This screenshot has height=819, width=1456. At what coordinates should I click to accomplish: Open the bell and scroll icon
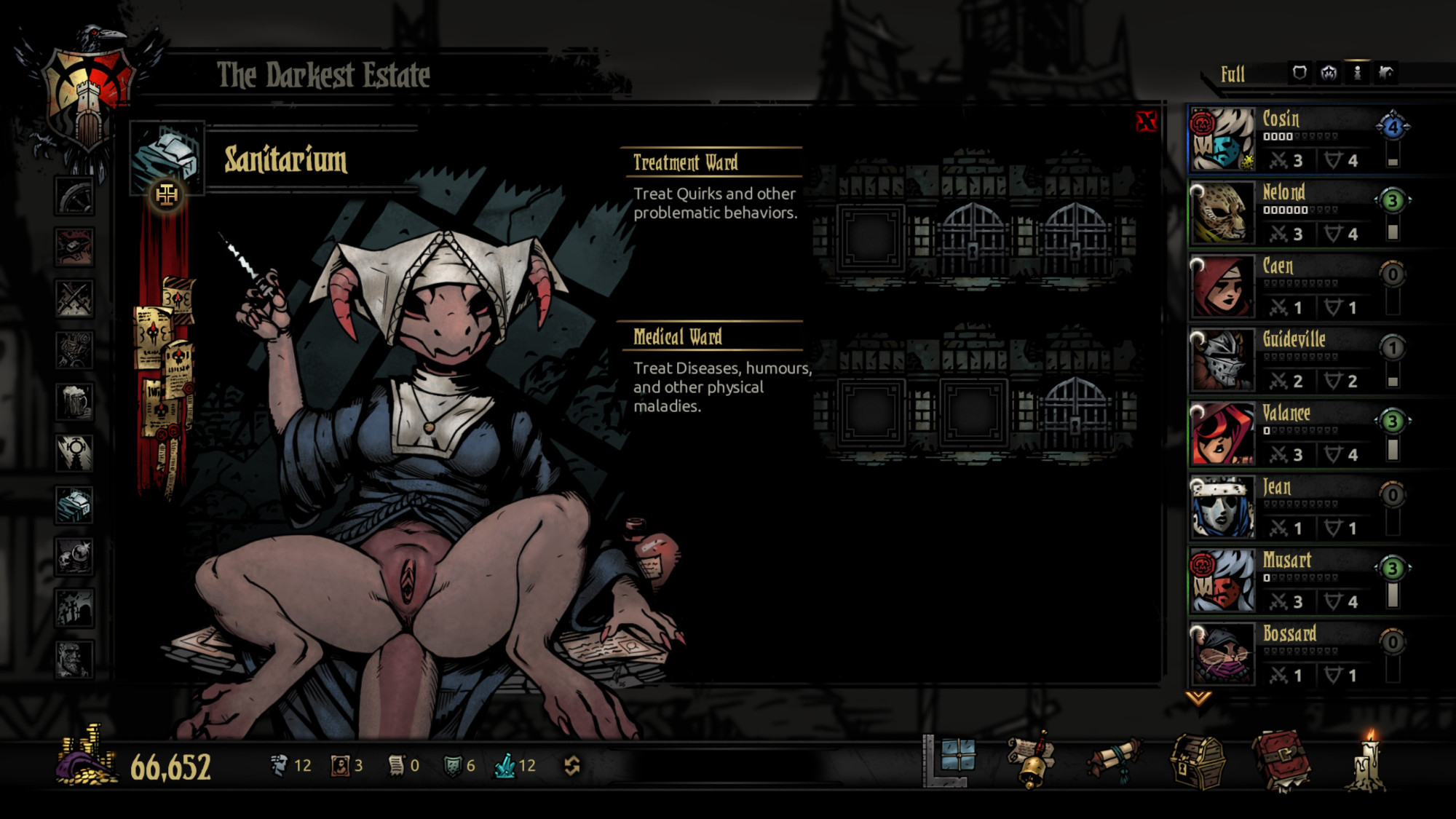pos(1031,761)
